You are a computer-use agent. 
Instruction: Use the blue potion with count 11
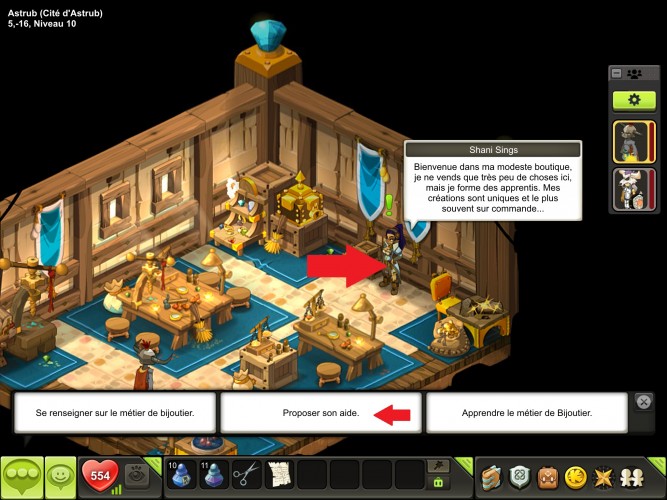(213, 475)
